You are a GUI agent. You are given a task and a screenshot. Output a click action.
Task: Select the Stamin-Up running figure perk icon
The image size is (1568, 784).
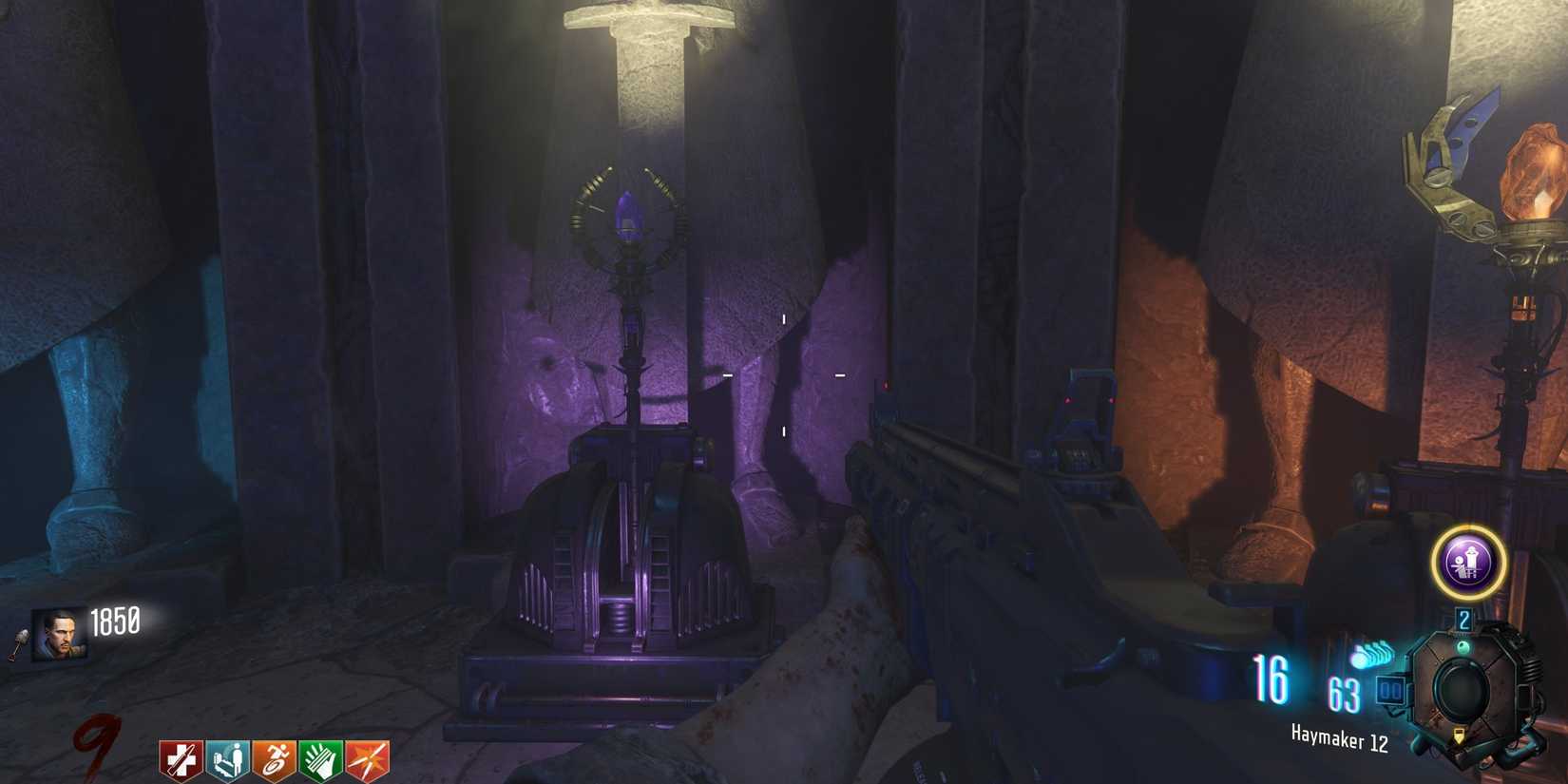pyautogui.click(x=275, y=755)
